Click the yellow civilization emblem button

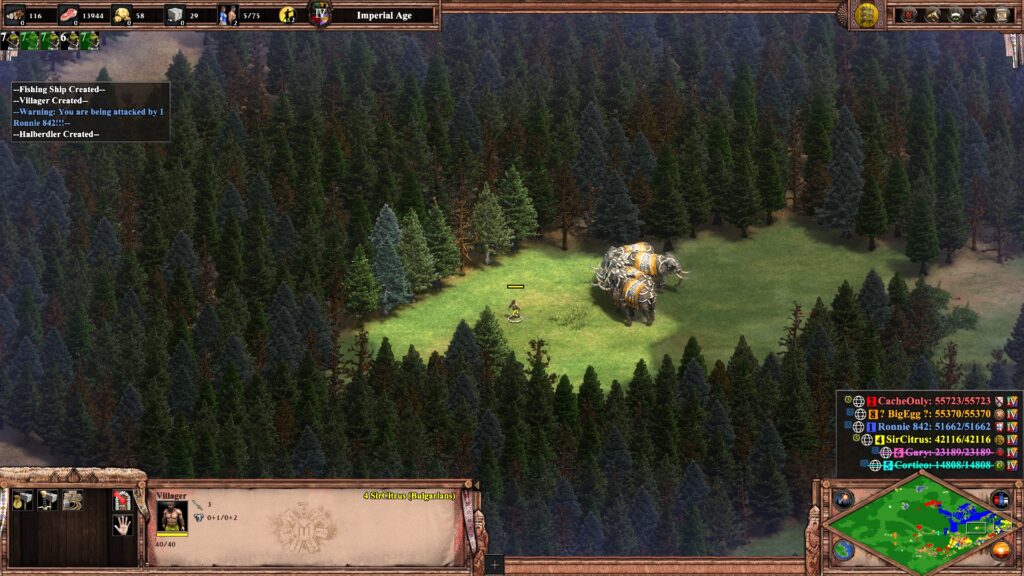pos(866,15)
